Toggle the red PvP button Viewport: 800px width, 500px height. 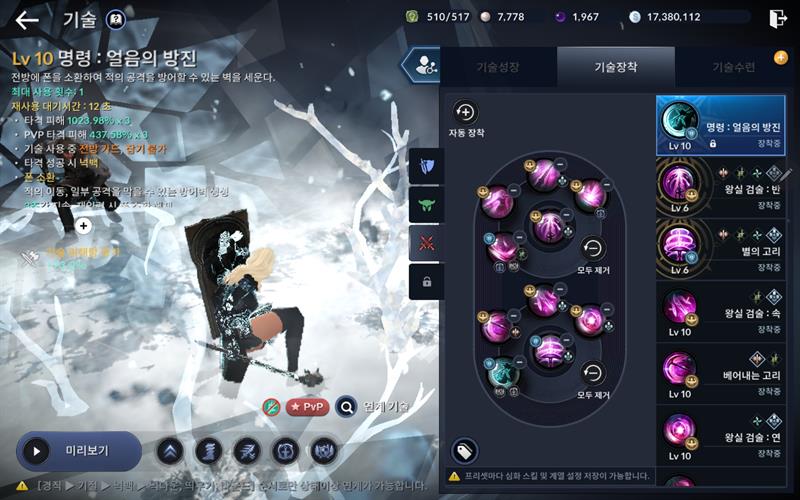pos(308,407)
